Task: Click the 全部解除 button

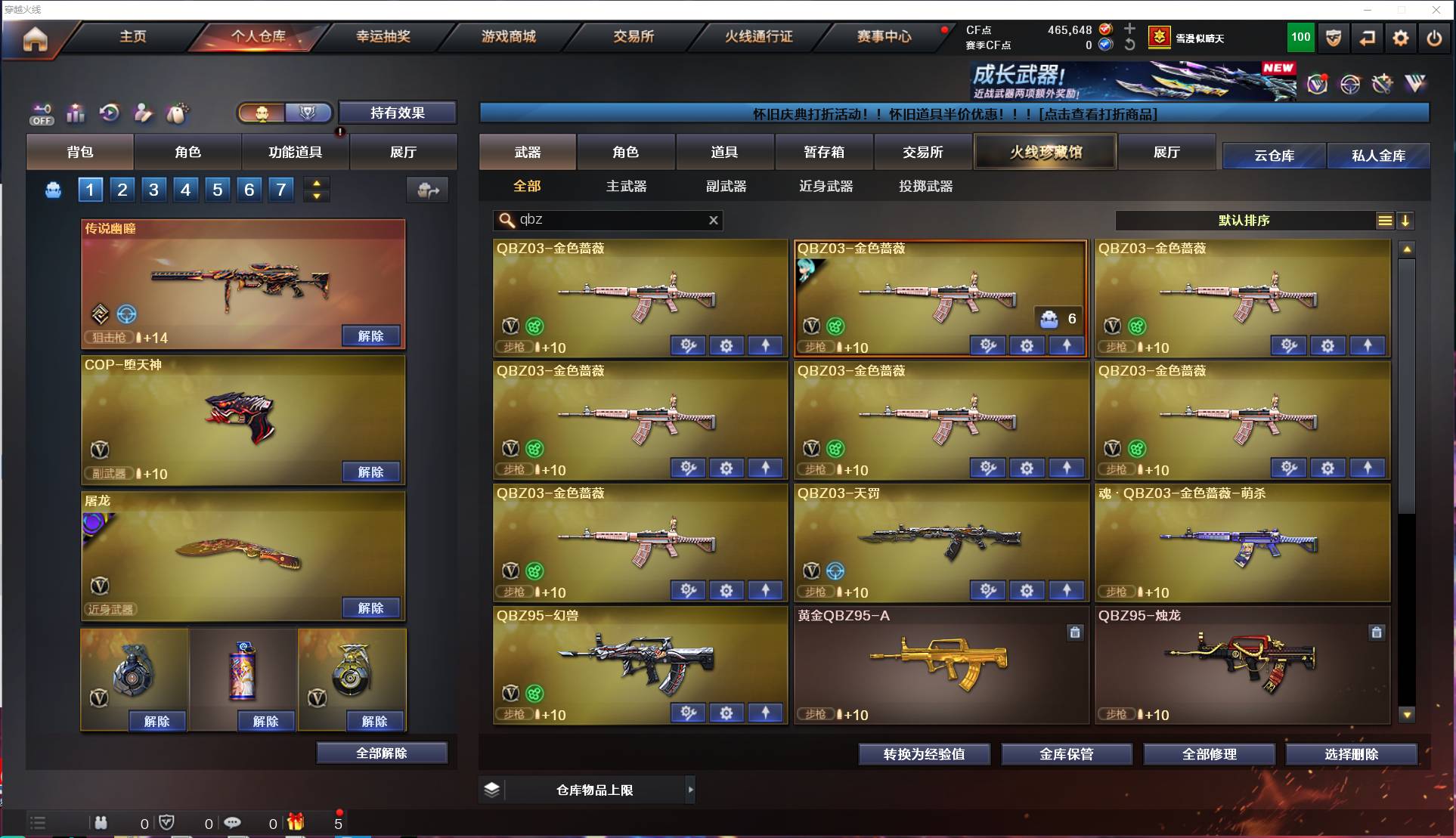Action: pos(382,753)
